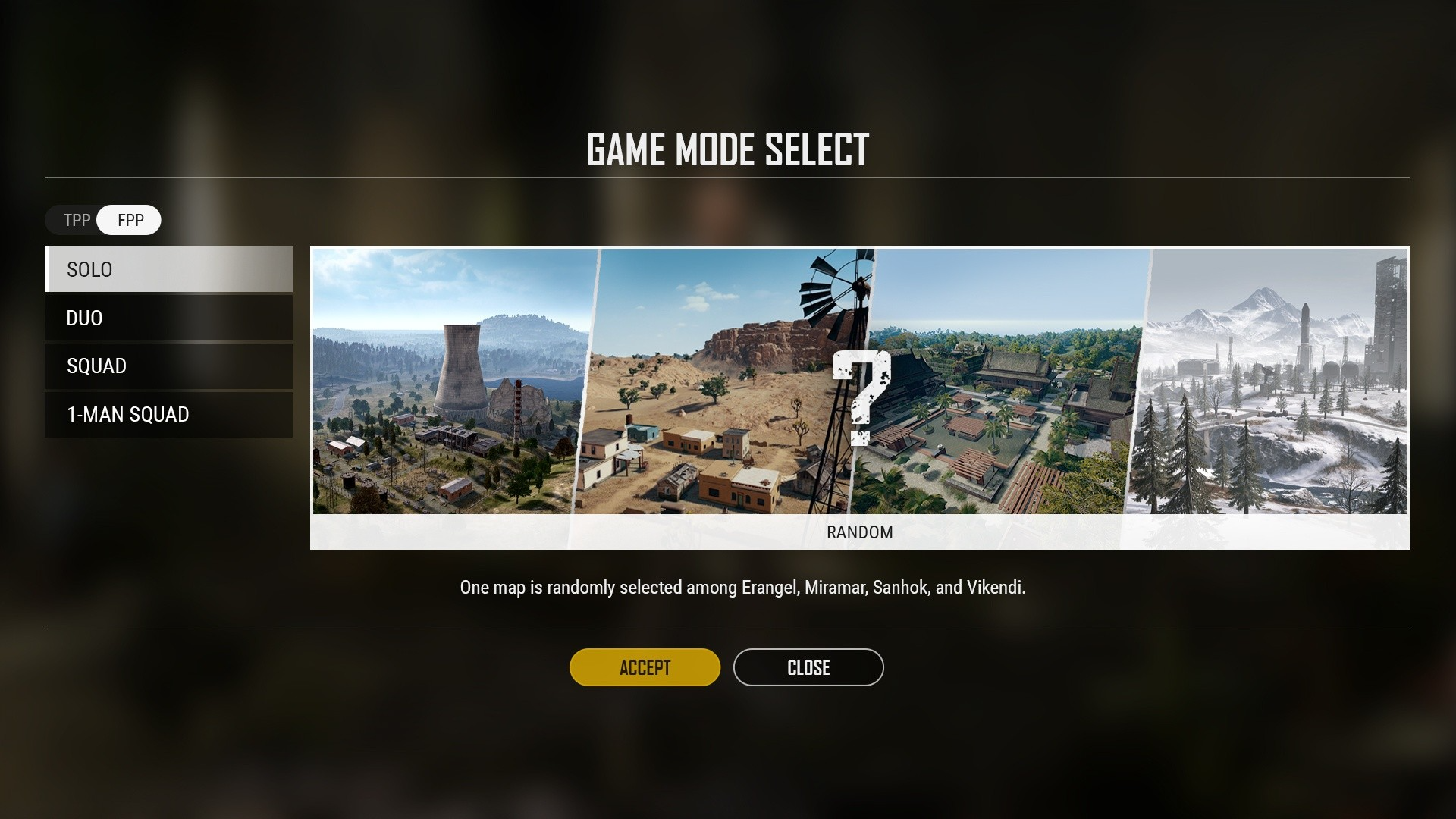Pick the SQUAD game mode
This screenshot has height=819, width=1456.
[168, 366]
